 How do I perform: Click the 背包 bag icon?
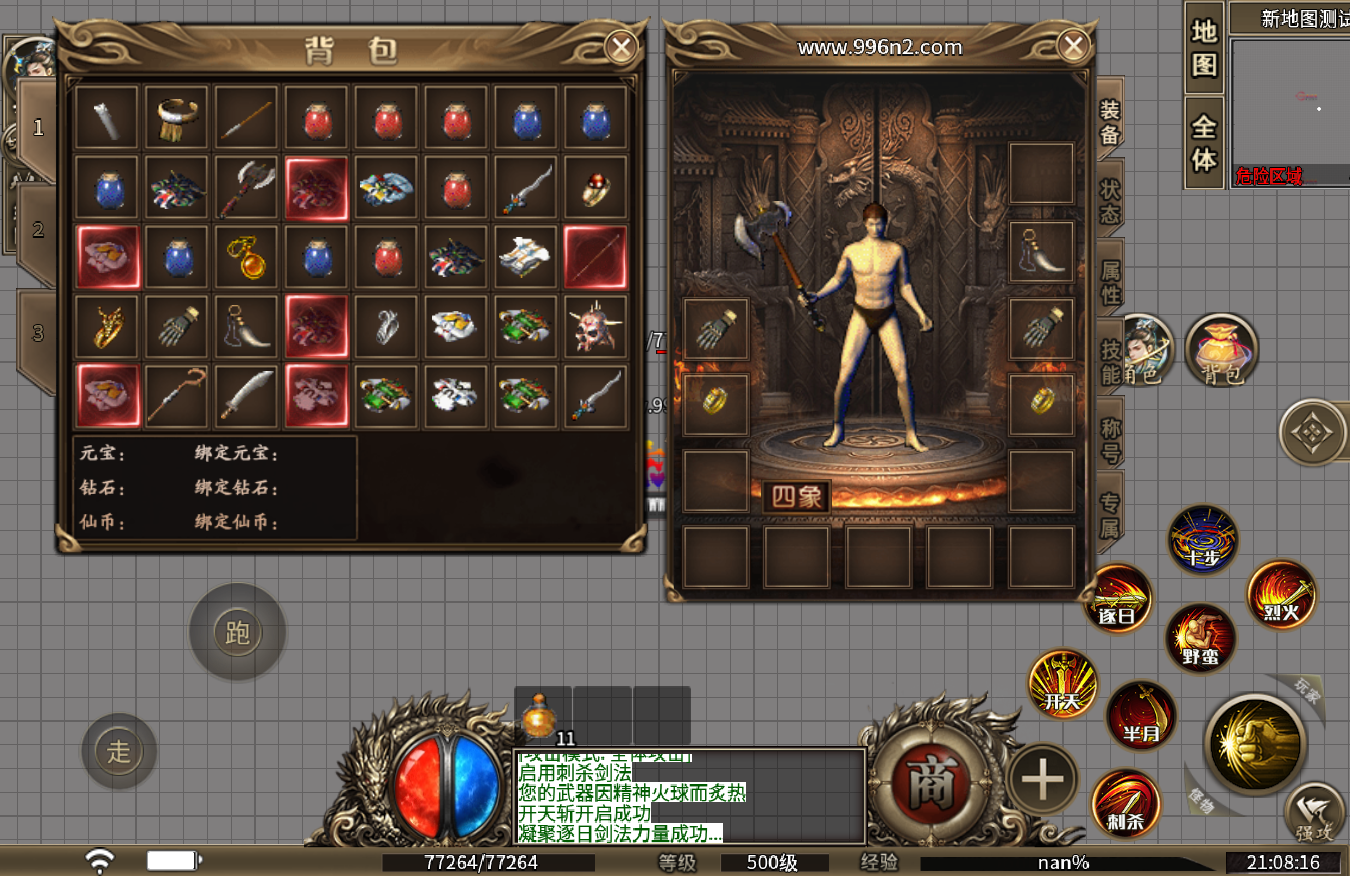coord(1221,350)
